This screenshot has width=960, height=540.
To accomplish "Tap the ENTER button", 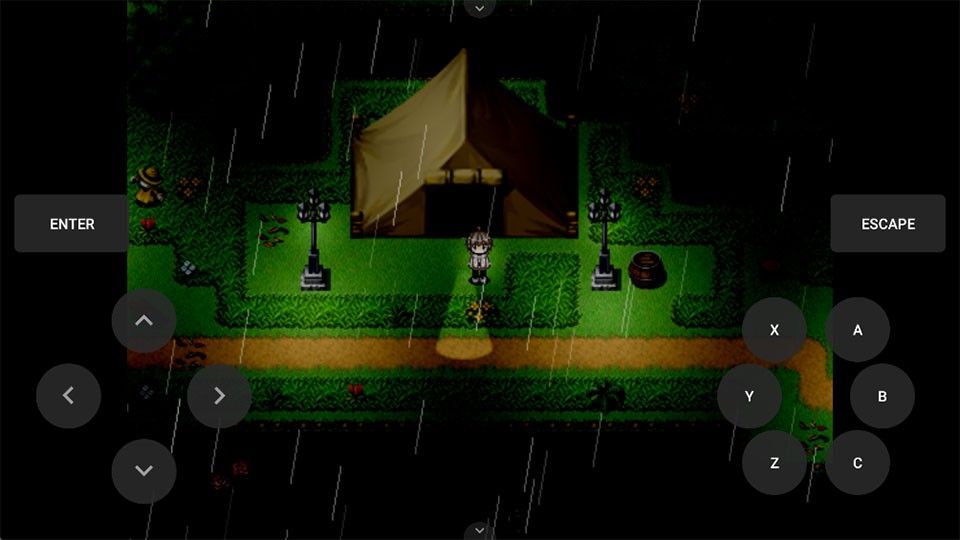I will coord(72,224).
